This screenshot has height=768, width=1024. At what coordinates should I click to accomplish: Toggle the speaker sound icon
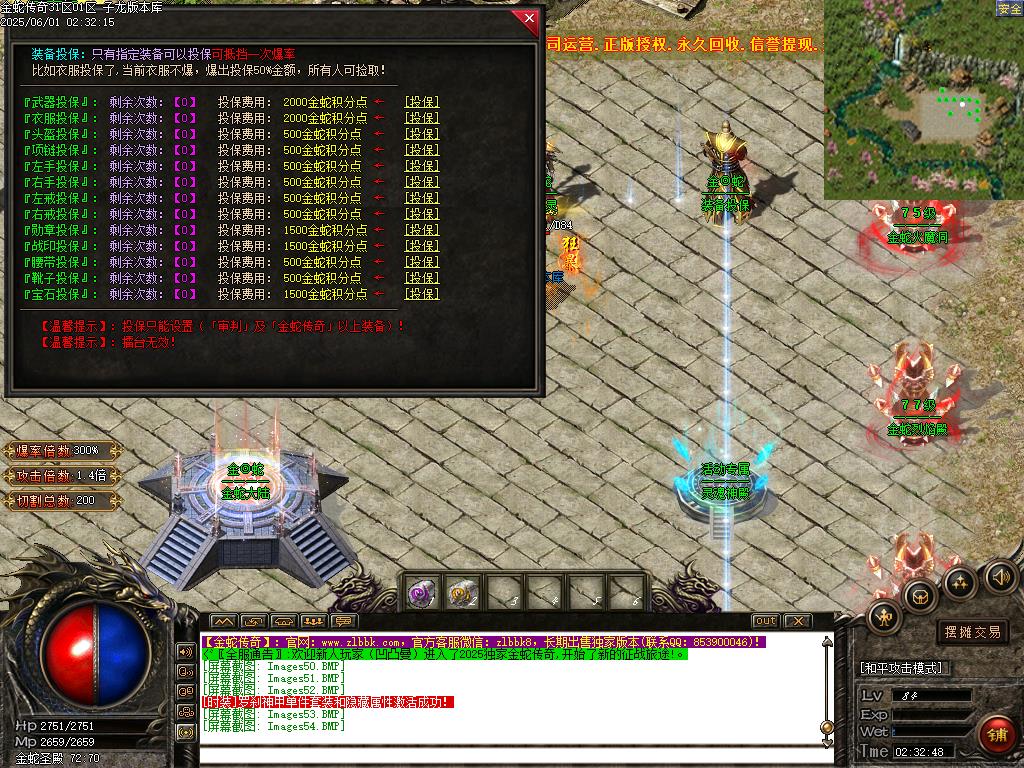point(1000,576)
